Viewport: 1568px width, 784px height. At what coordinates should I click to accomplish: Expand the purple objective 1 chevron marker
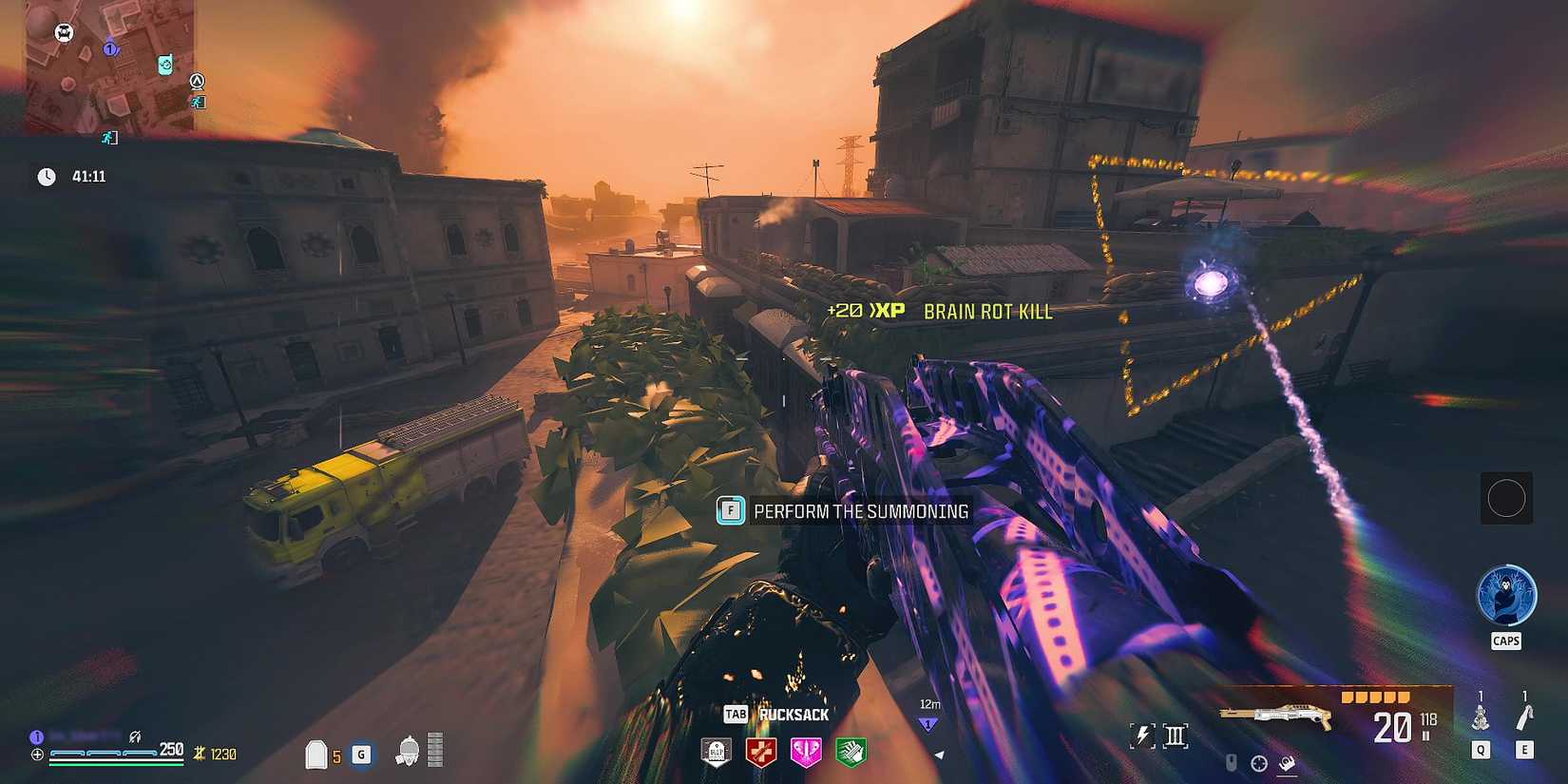927,724
